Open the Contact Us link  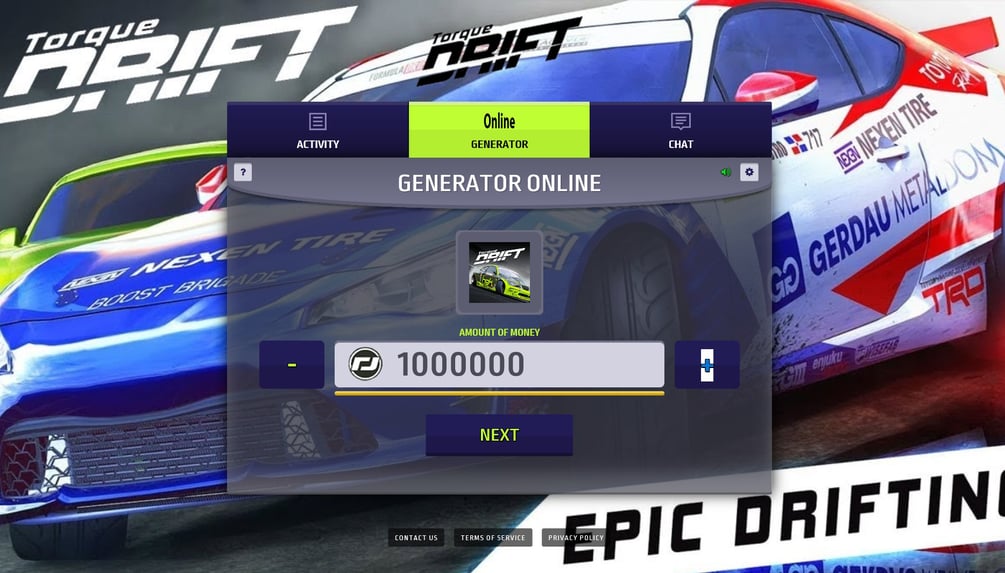click(x=416, y=538)
